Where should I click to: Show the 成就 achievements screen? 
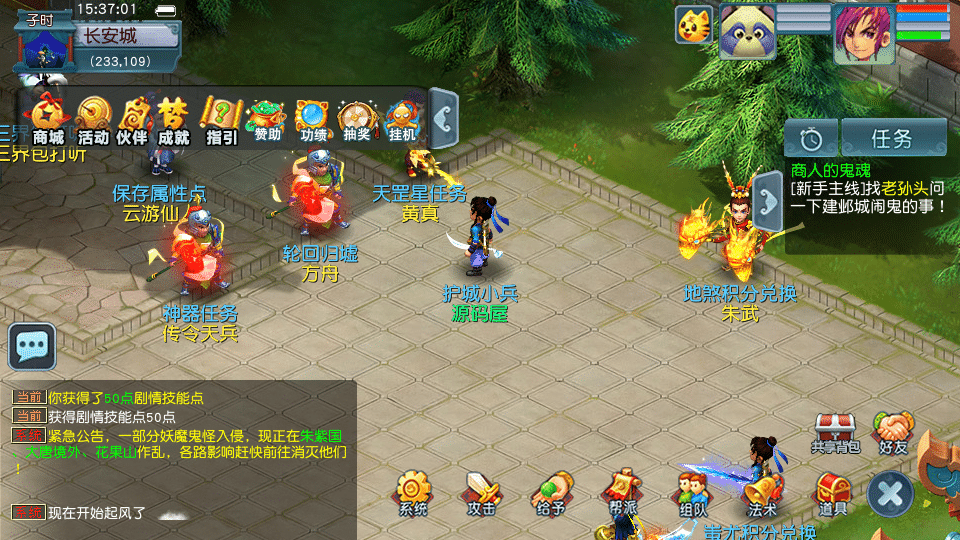(173, 119)
